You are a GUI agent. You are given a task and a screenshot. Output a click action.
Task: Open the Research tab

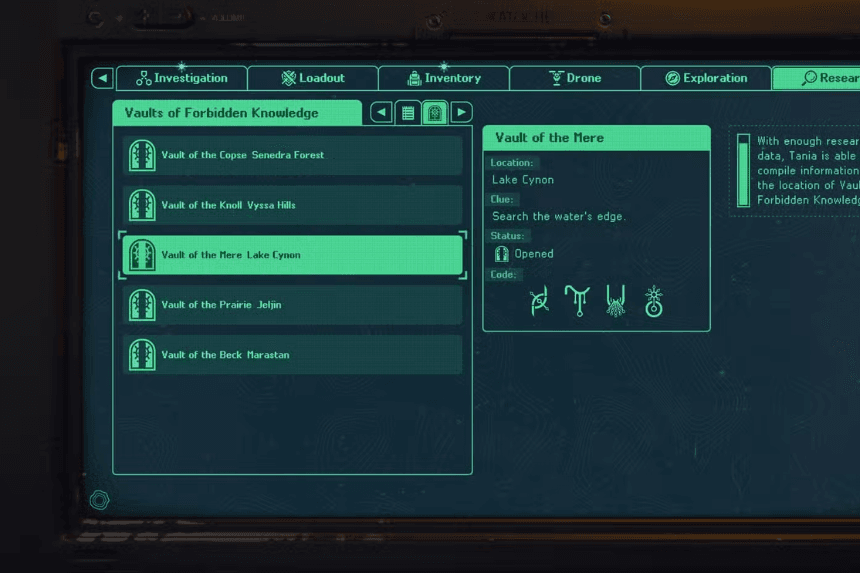tap(816, 78)
